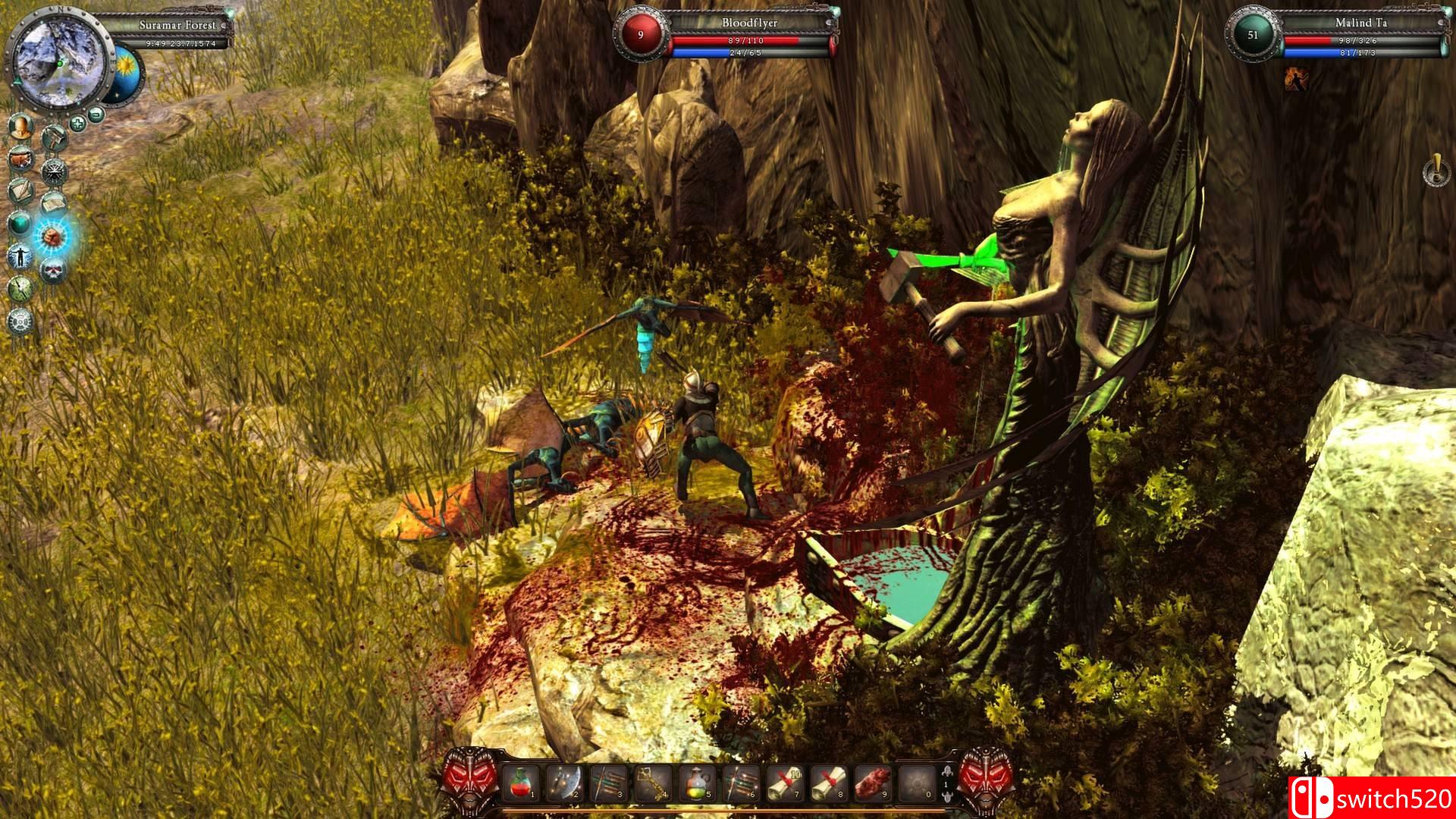Open the hammer crafting icon
The image size is (1456, 819).
pos(54,137)
